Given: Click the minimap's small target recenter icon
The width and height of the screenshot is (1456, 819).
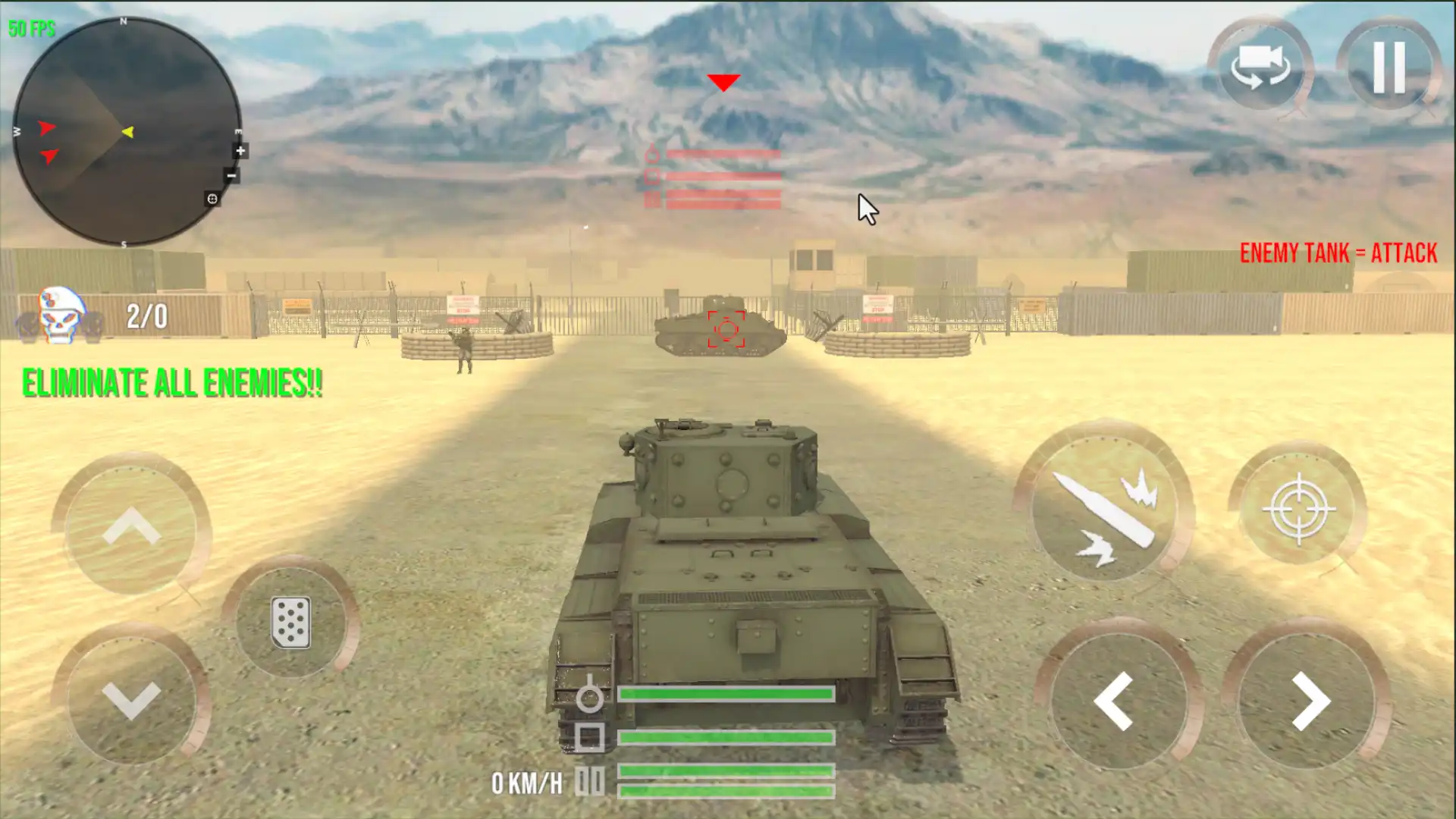Looking at the screenshot, I should click(x=212, y=199).
